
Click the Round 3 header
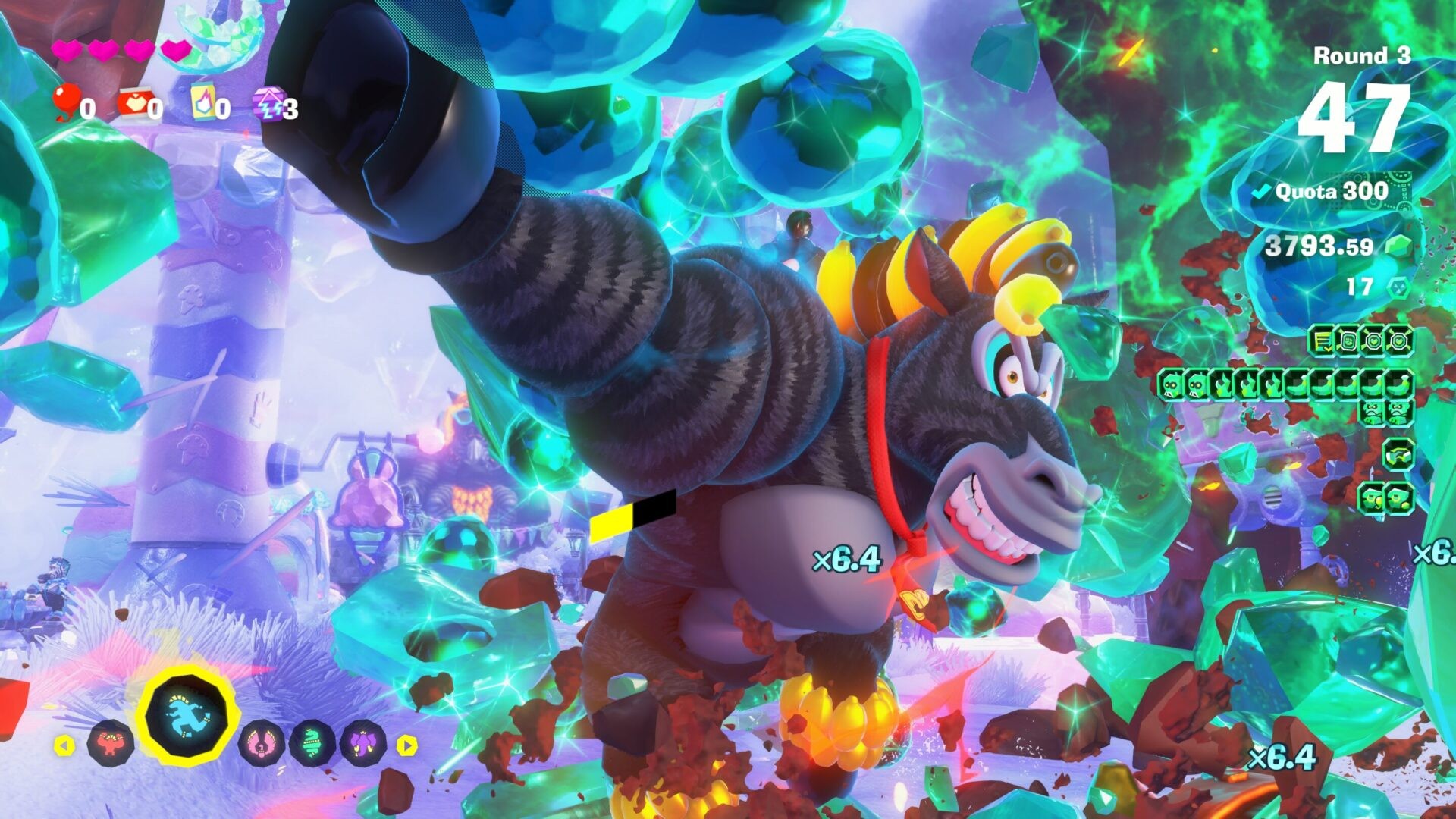click(x=1362, y=55)
